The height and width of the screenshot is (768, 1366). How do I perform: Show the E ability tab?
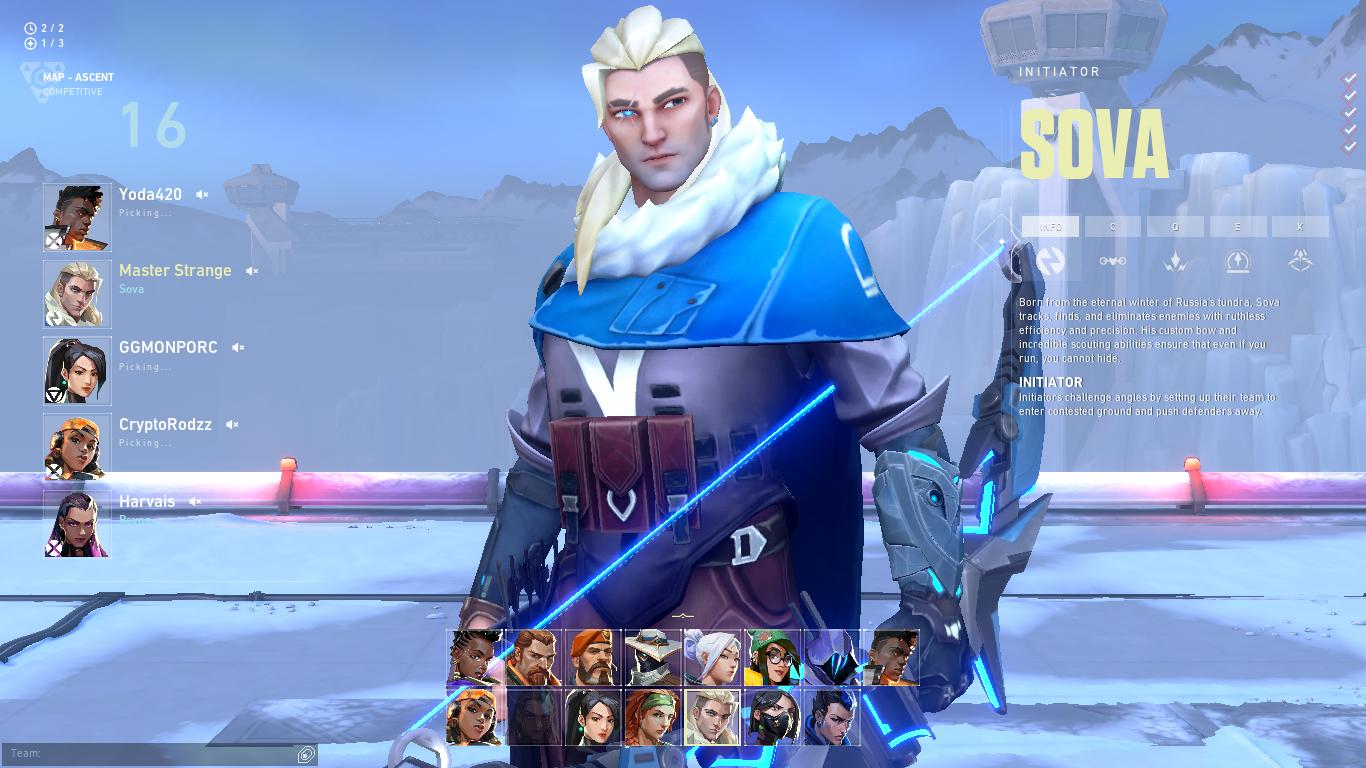click(x=1237, y=227)
